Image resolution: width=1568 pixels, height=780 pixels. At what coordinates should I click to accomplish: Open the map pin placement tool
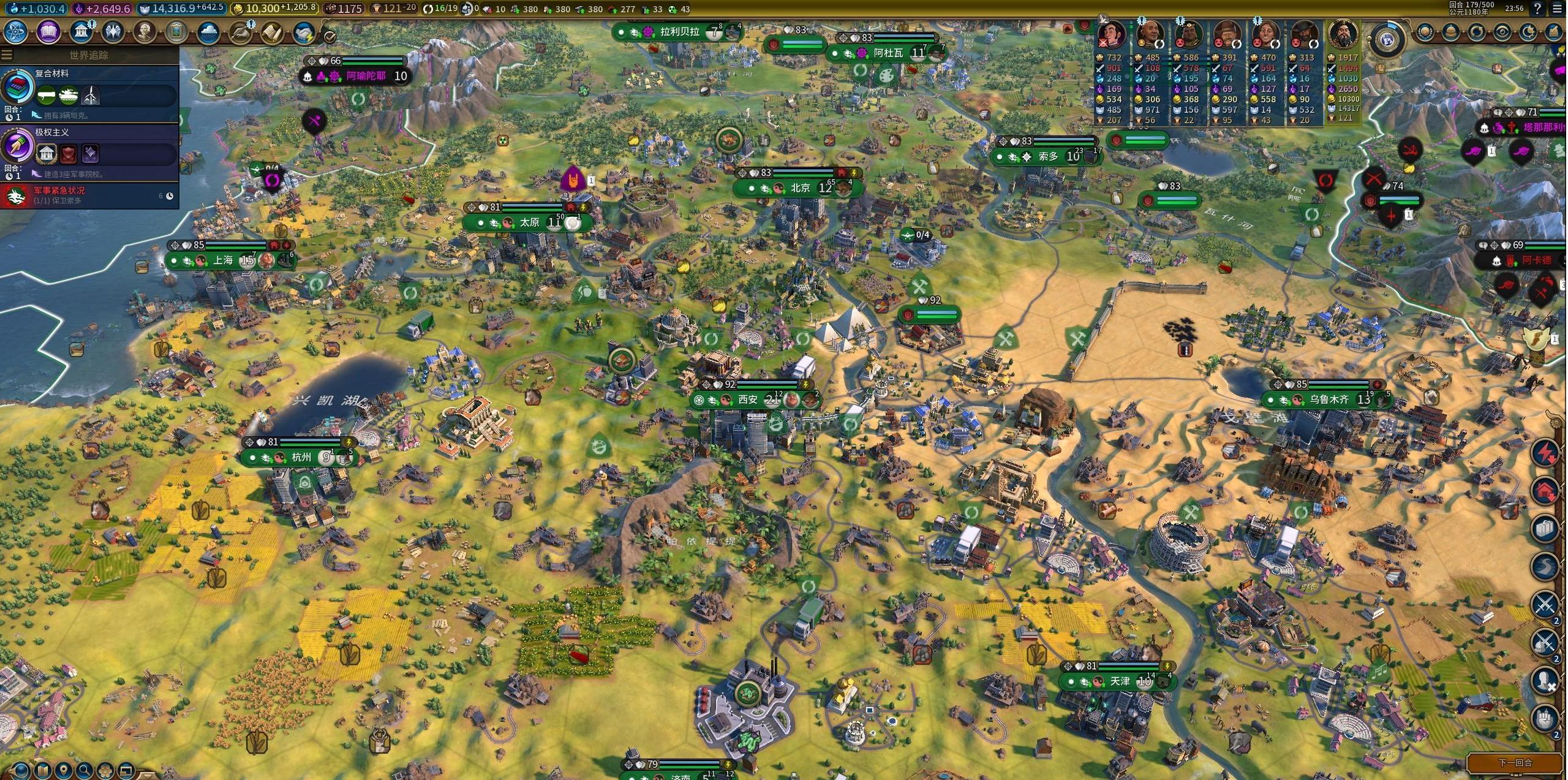coord(64,770)
